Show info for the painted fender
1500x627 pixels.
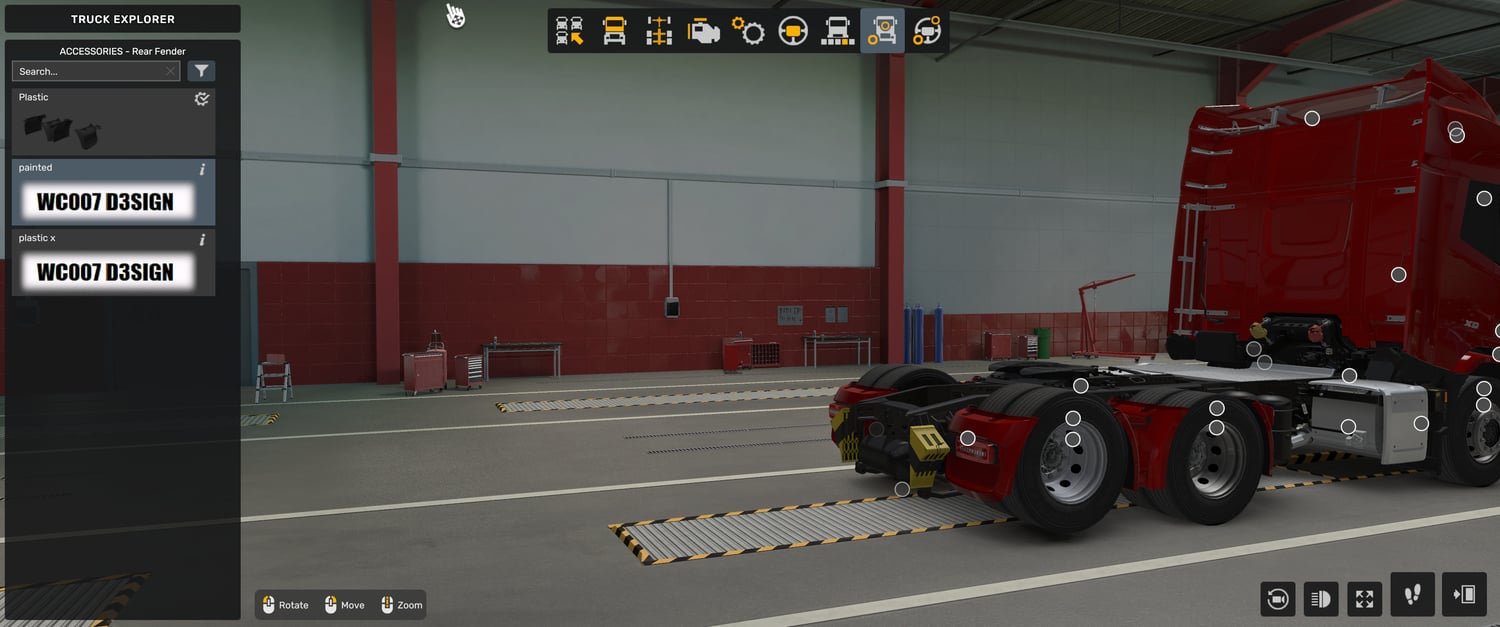(203, 169)
